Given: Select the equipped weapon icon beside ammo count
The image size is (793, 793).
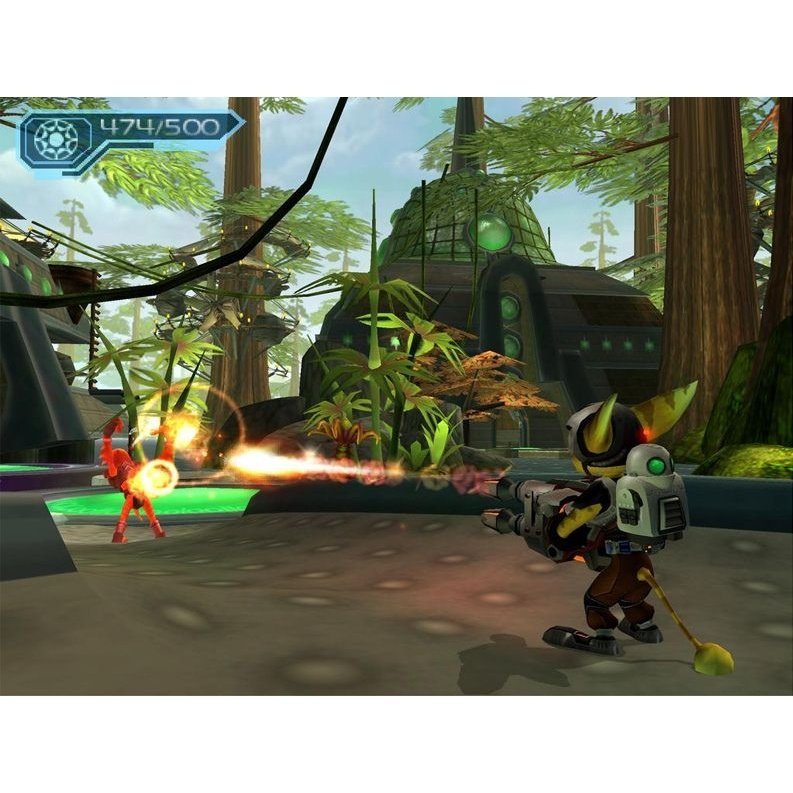Looking at the screenshot, I should 56,139.
